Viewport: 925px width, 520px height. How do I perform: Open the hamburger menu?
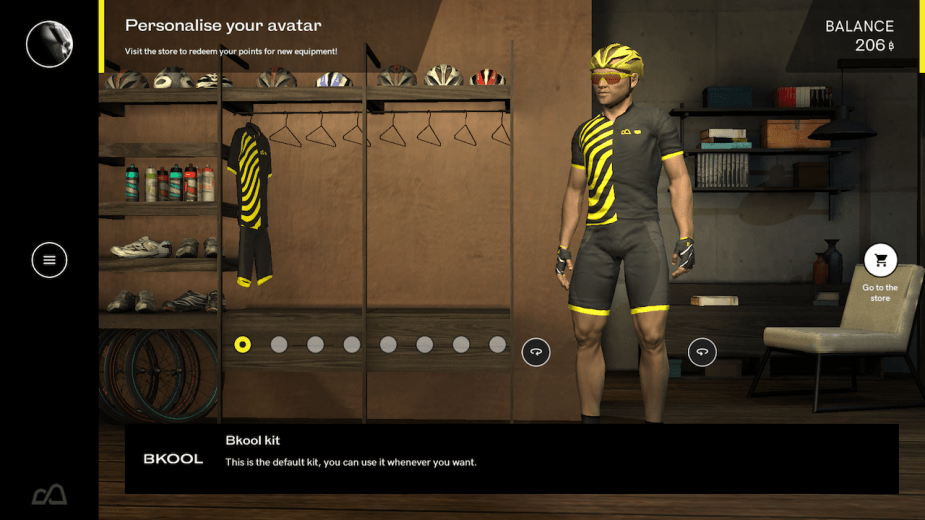[49, 260]
